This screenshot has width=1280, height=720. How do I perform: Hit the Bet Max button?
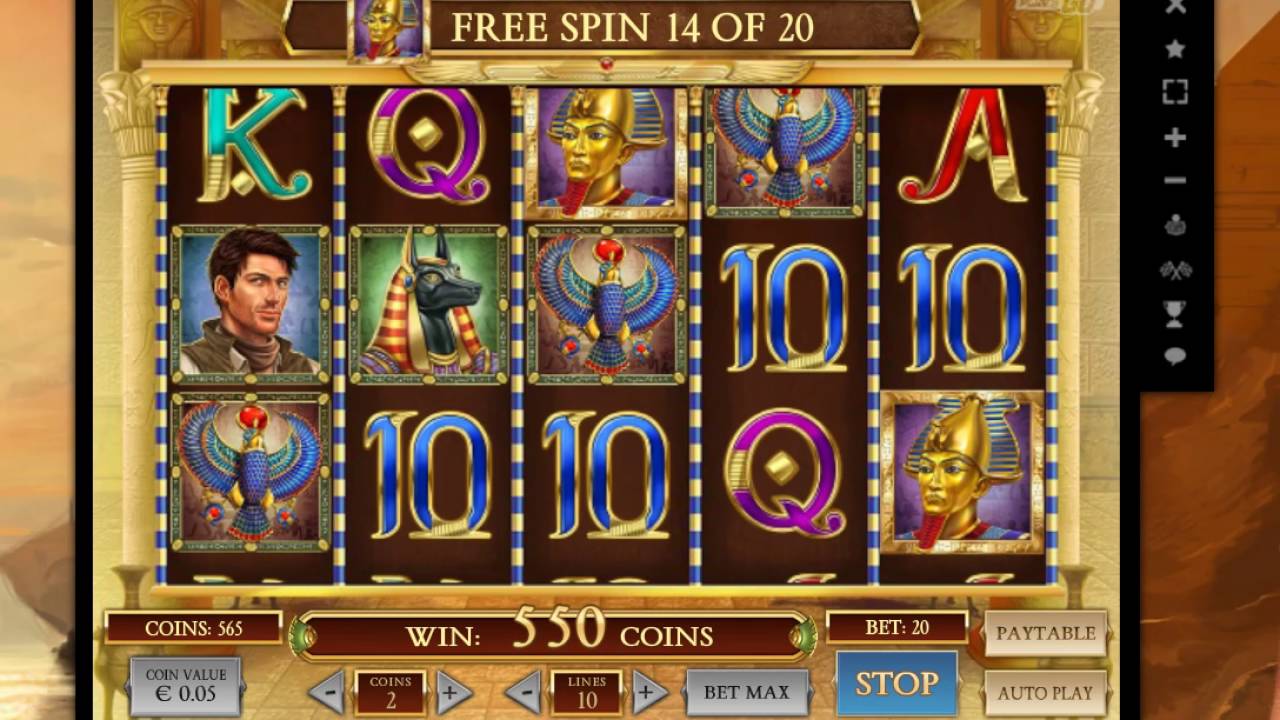click(746, 692)
